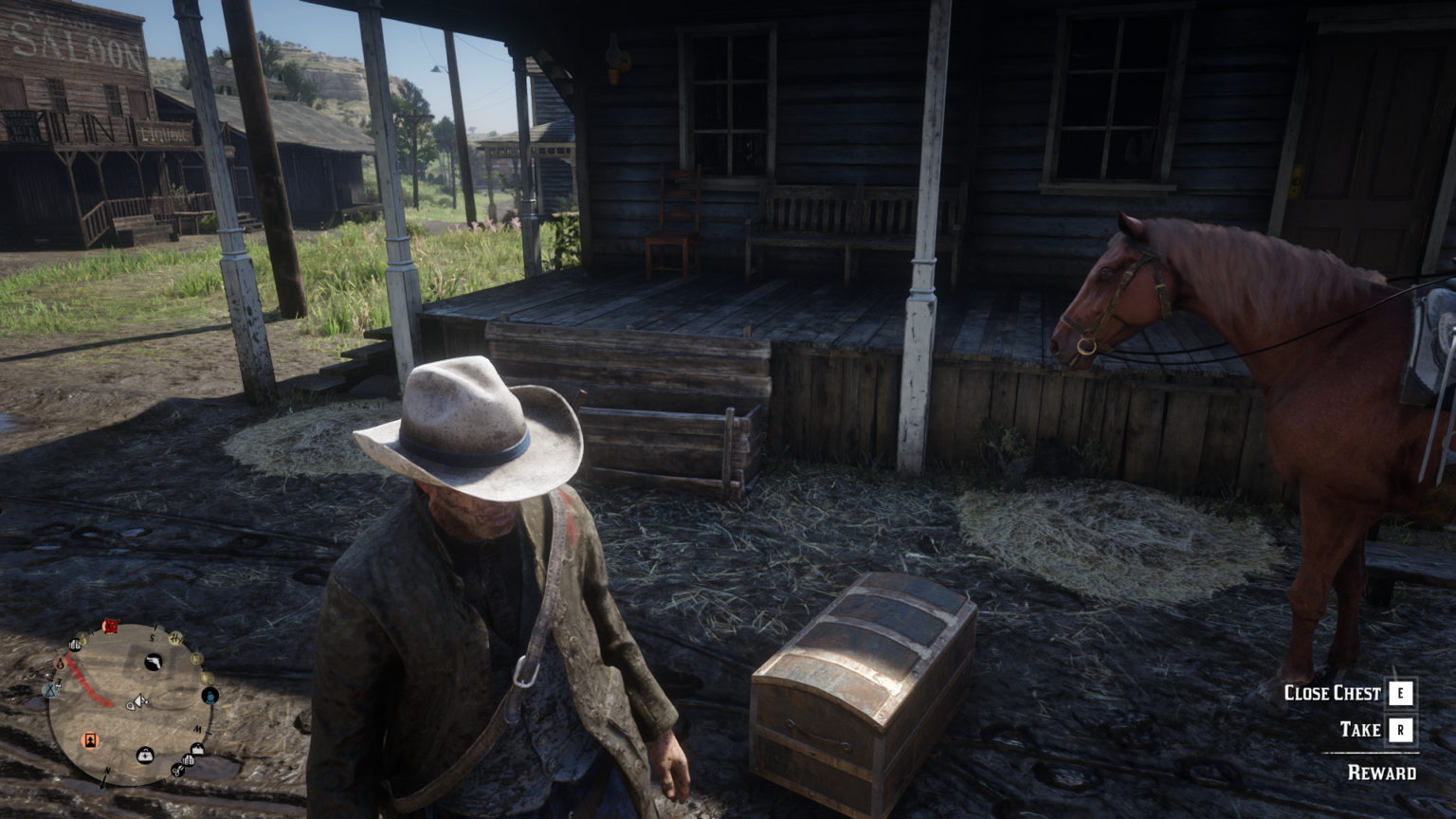Image resolution: width=1456 pixels, height=819 pixels.
Task: Select the doctor's medical bag icon on the minimap
Action: [145, 755]
